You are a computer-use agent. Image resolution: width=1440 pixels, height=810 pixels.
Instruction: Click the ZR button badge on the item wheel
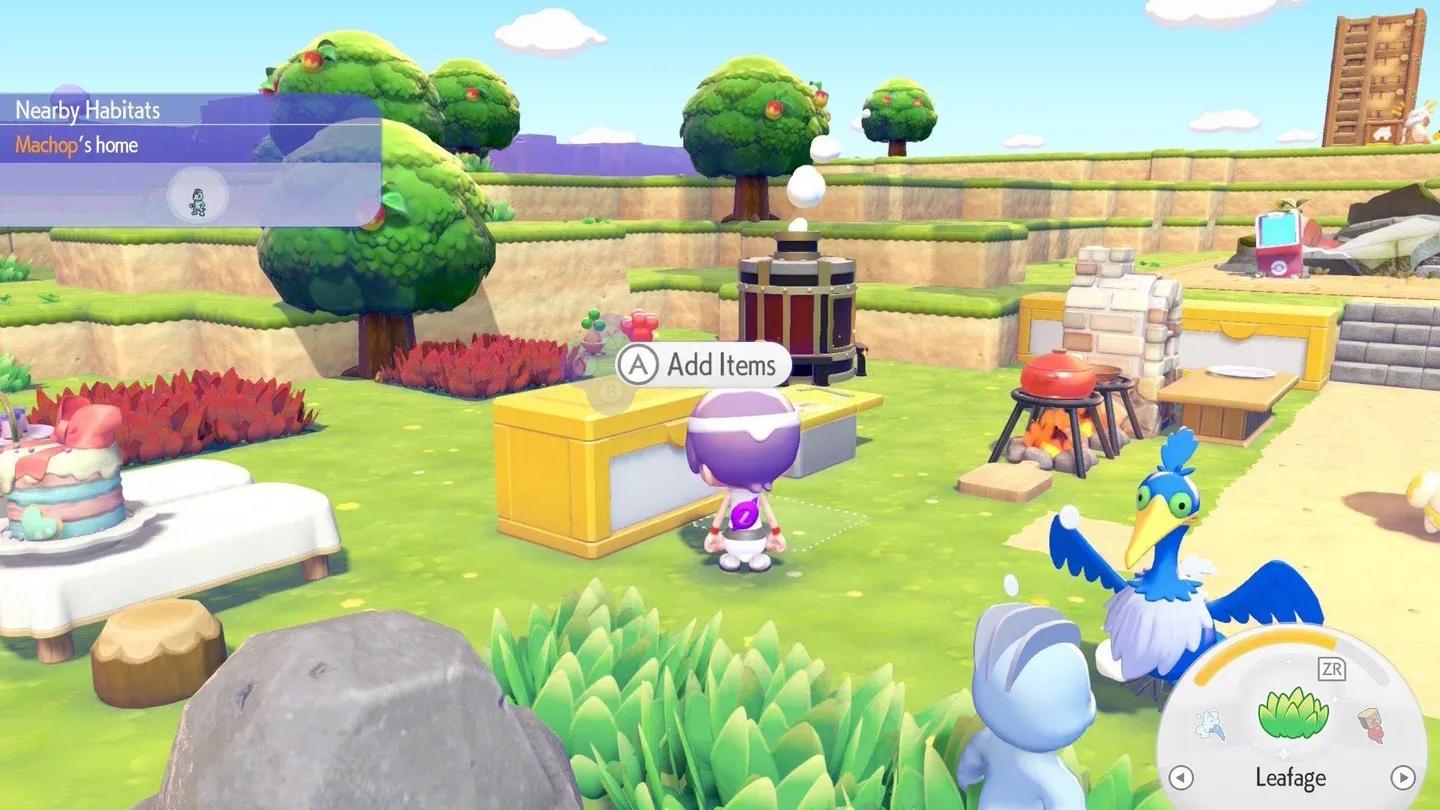click(x=1333, y=668)
